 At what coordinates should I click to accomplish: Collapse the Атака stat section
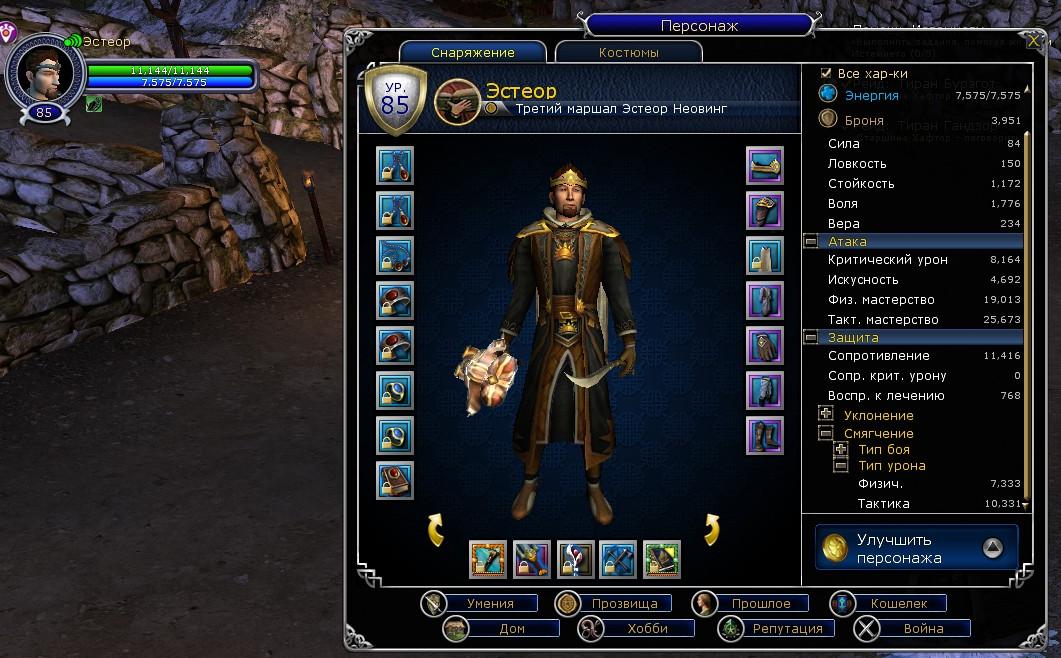coord(810,242)
